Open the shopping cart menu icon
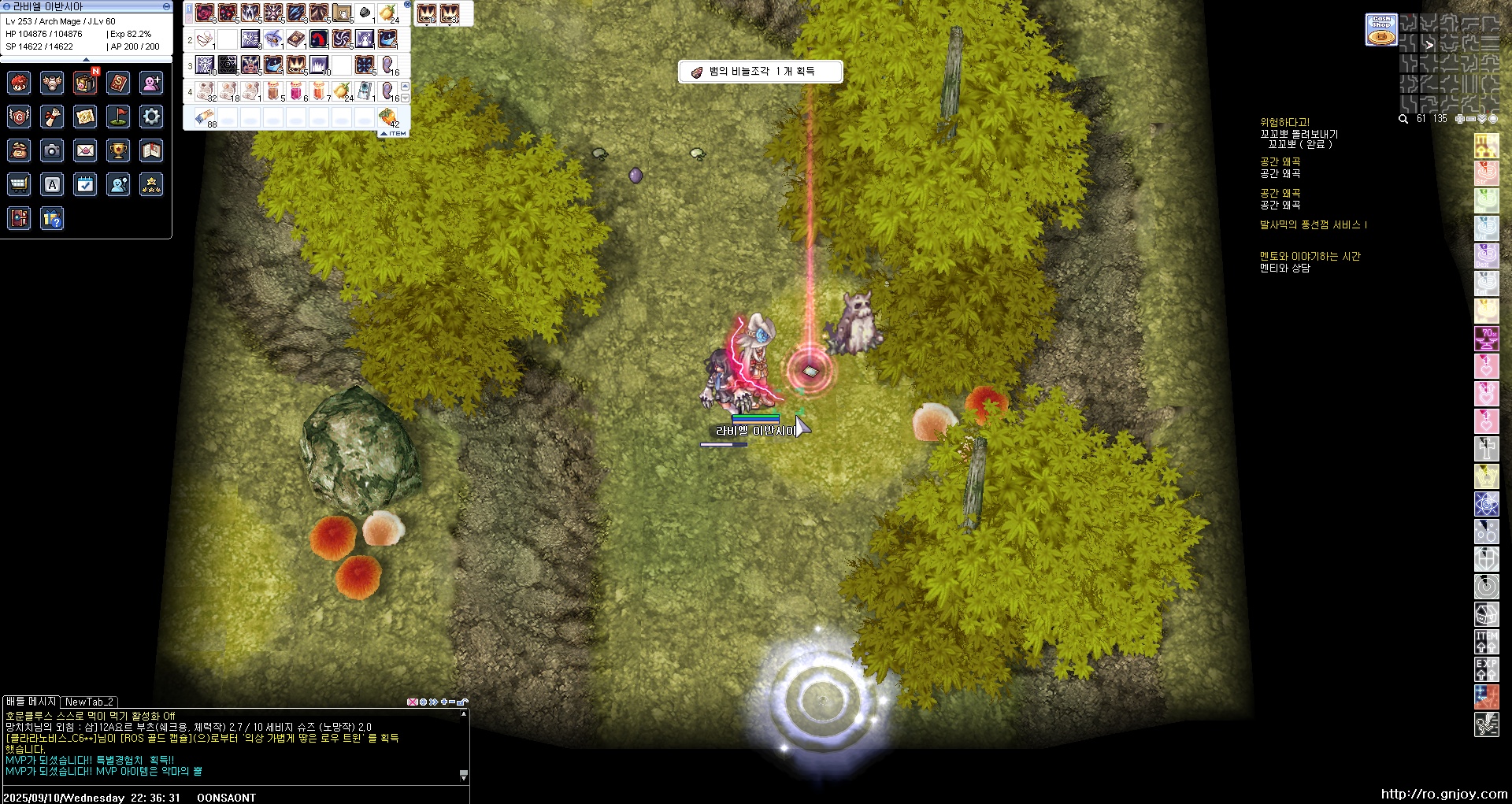 click(x=19, y=184)
